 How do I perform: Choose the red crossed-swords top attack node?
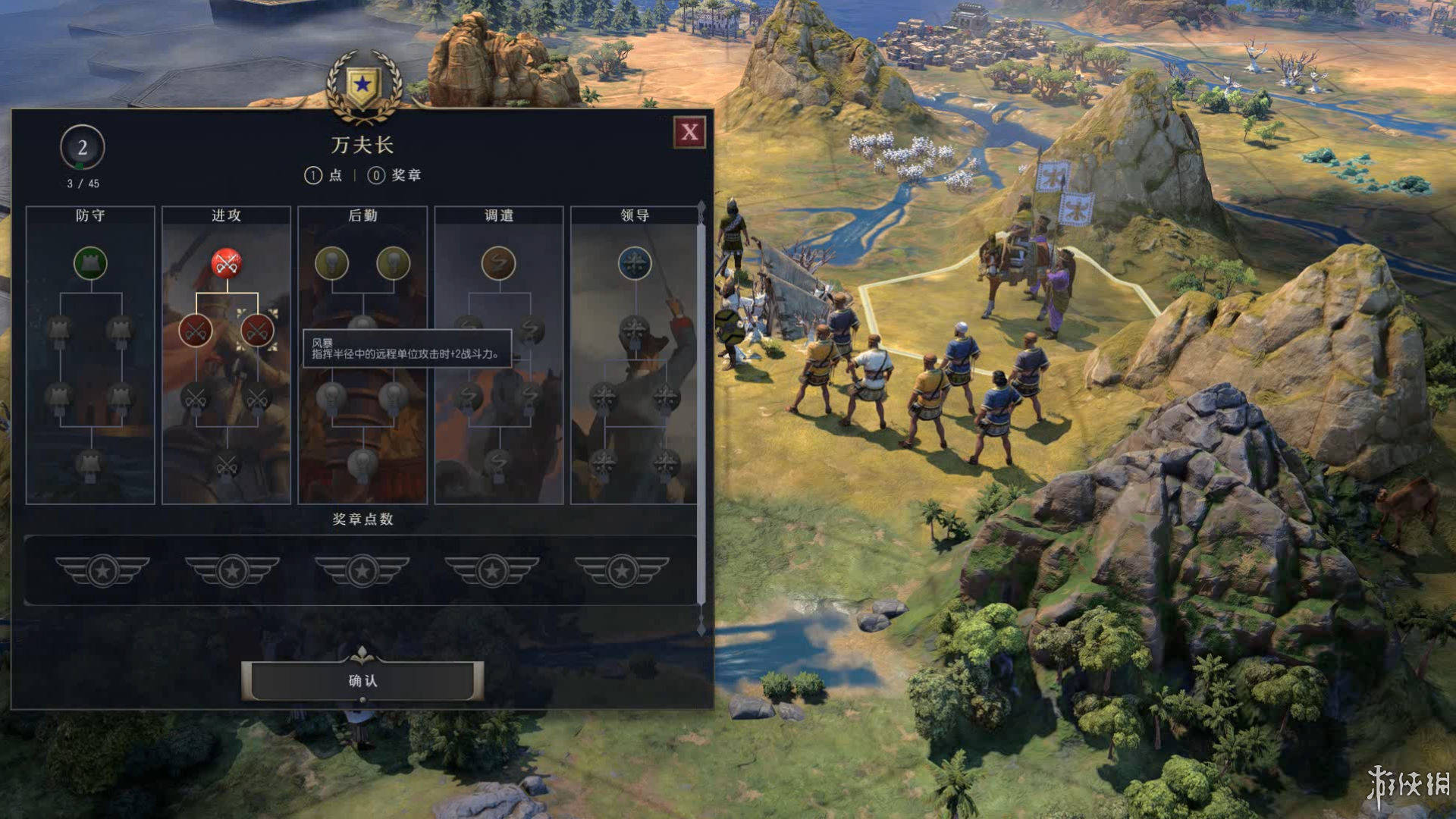click(226, 263)
